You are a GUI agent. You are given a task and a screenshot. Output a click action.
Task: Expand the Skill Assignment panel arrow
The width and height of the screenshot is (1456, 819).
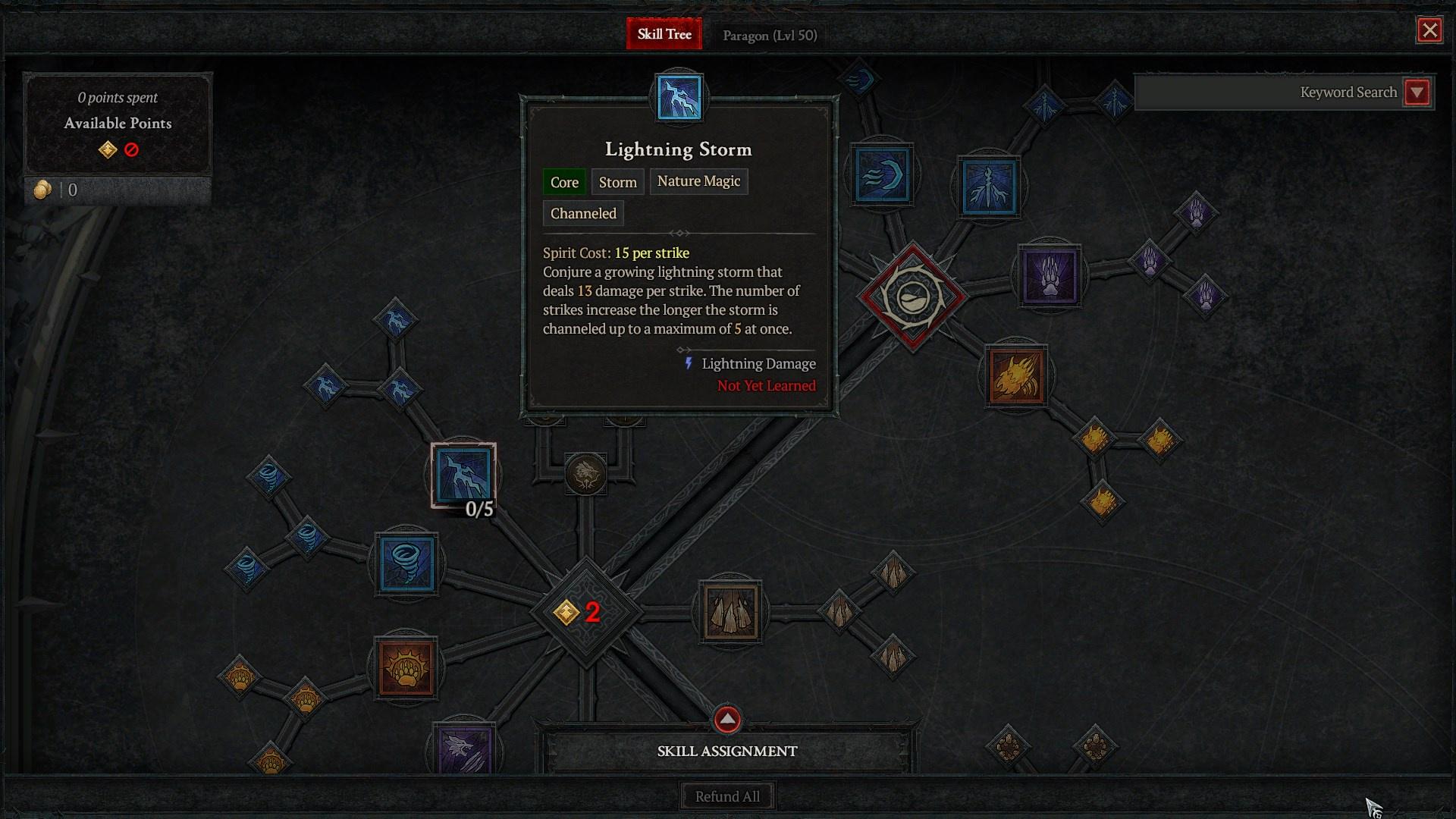pyautogui.click(x=727, y=719)
